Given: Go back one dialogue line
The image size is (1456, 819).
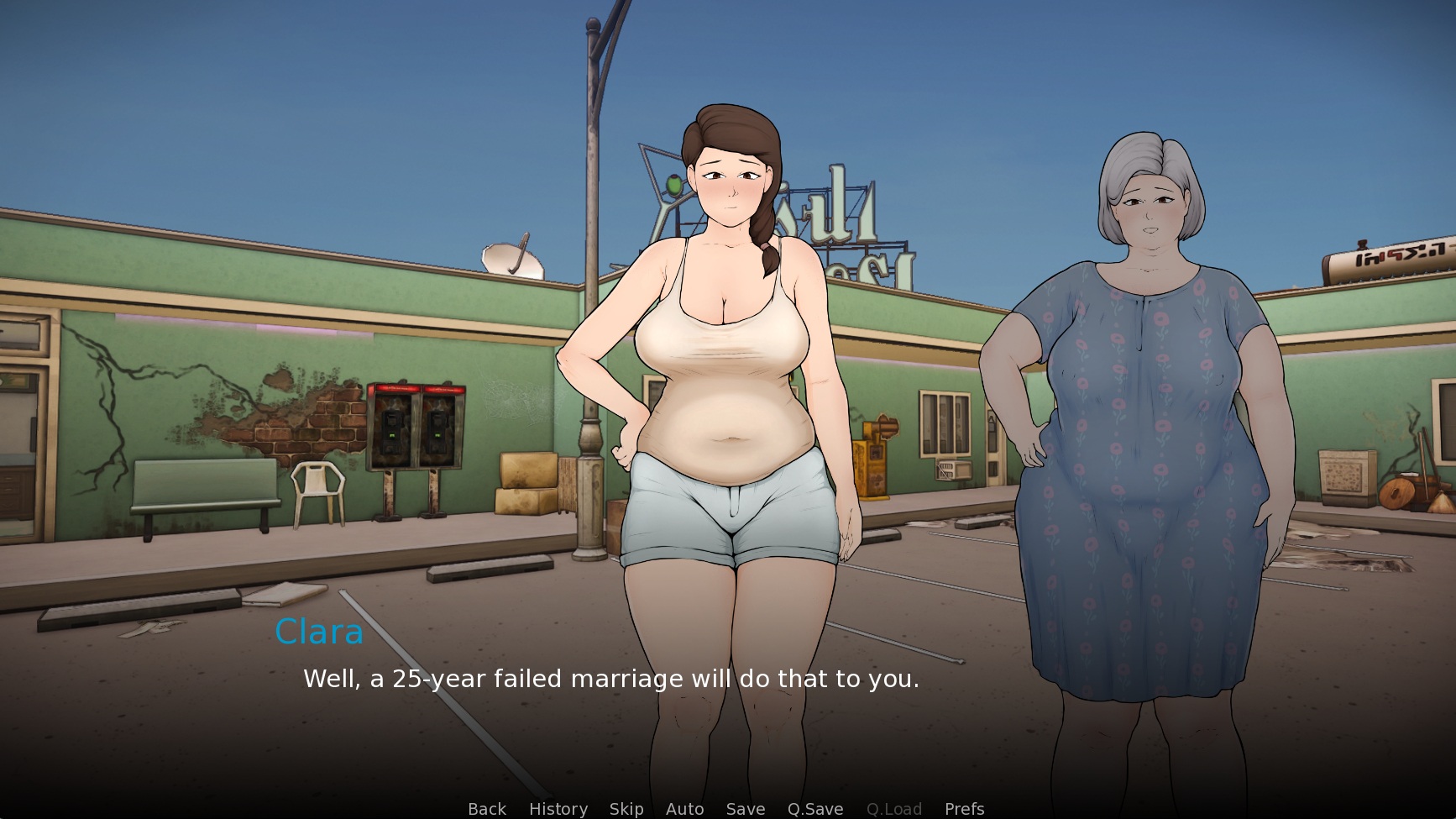Looking at the screenshot, I should click(487, 808).
